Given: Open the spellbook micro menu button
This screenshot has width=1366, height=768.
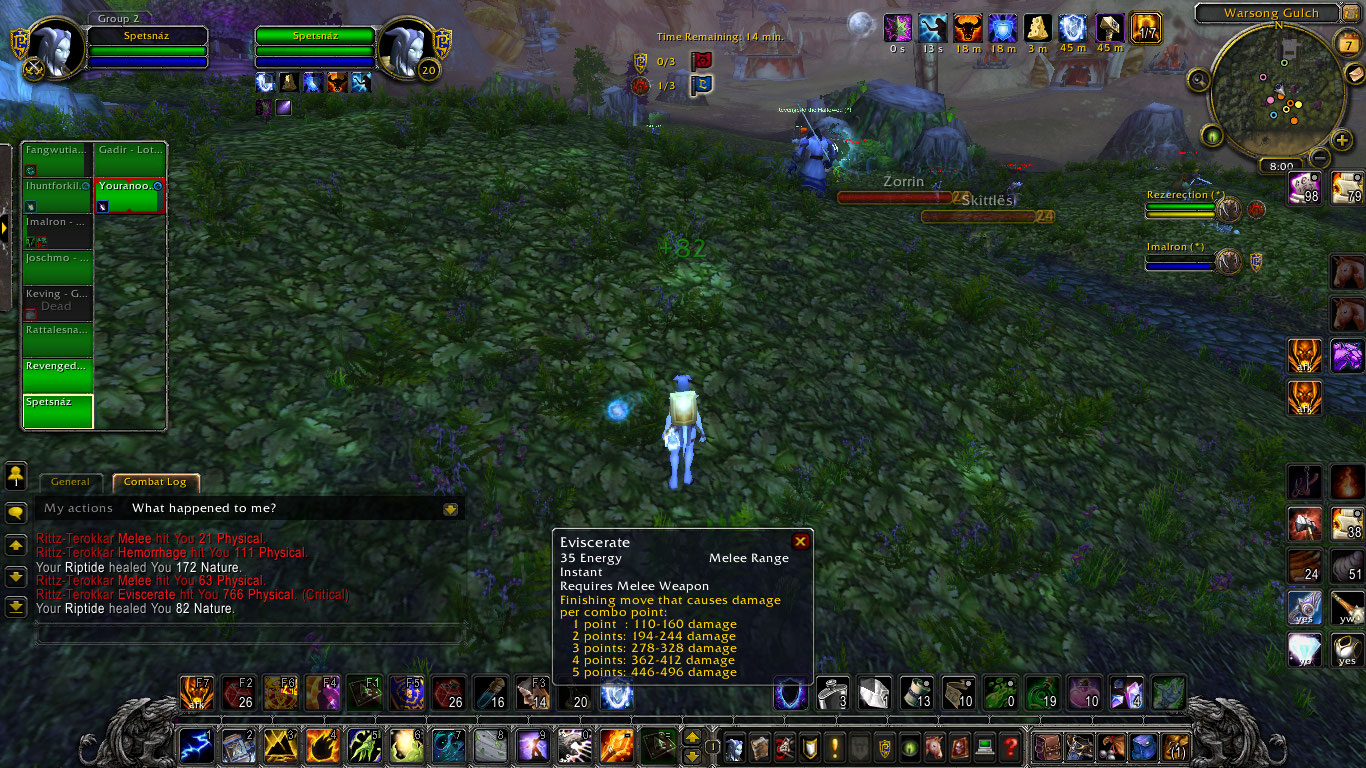Looking at the screenshot, I should 759,746.
